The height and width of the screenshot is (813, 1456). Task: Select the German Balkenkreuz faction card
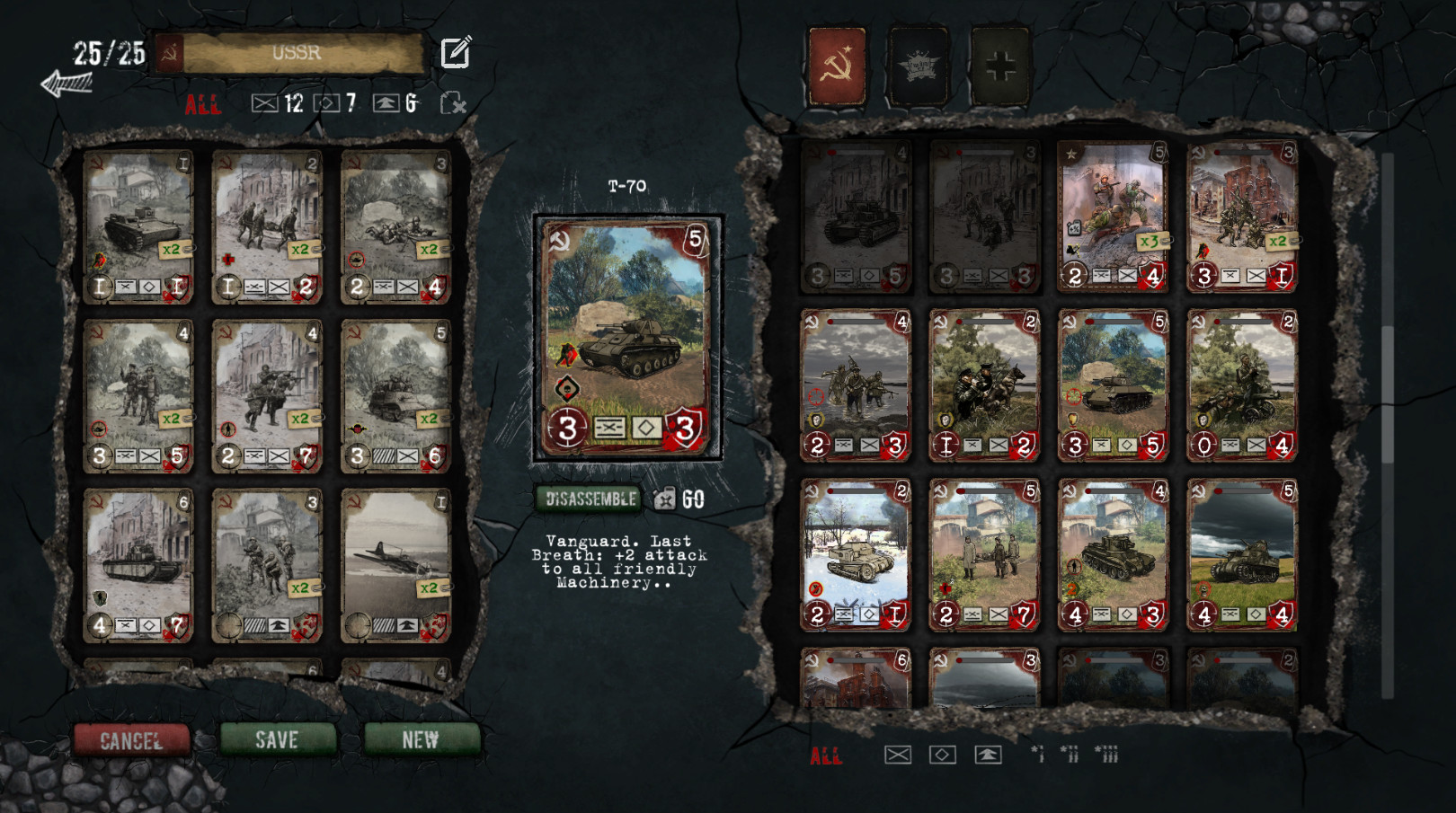[1001, 66]
